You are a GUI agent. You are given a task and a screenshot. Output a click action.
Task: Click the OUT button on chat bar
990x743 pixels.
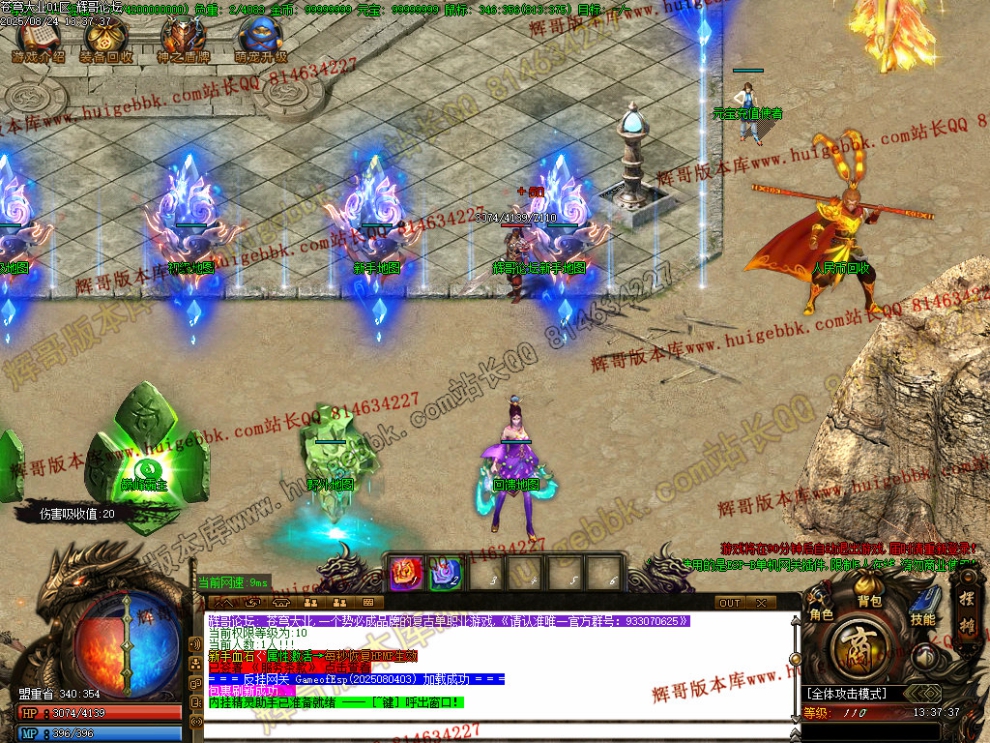[730, 603]
